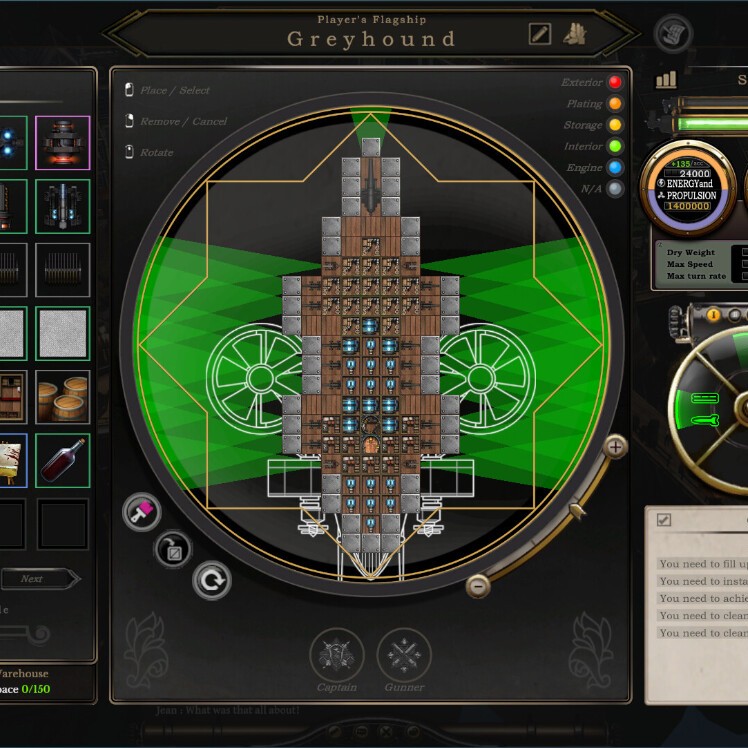The height and width of the screenshot is (748, 748).
Task: Select the red wine bottle item
Action: (63, 460)
